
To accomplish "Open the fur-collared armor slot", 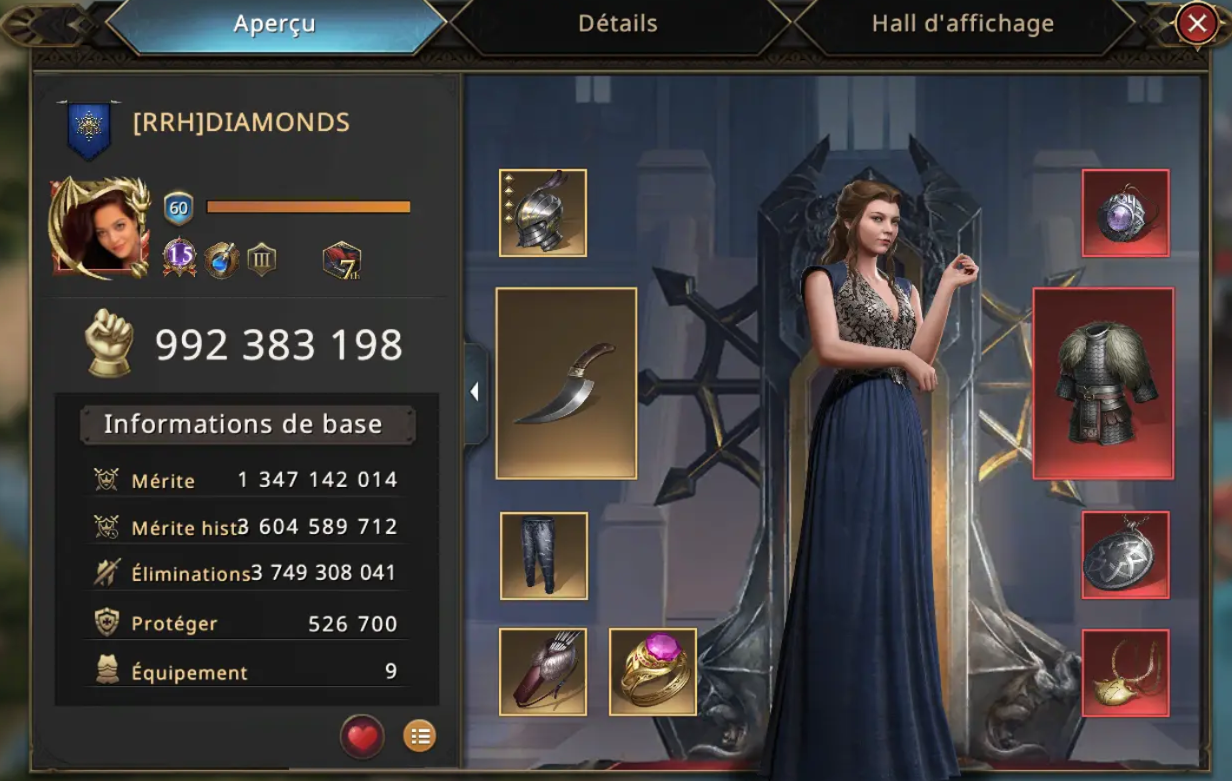I will [1103, 383].
